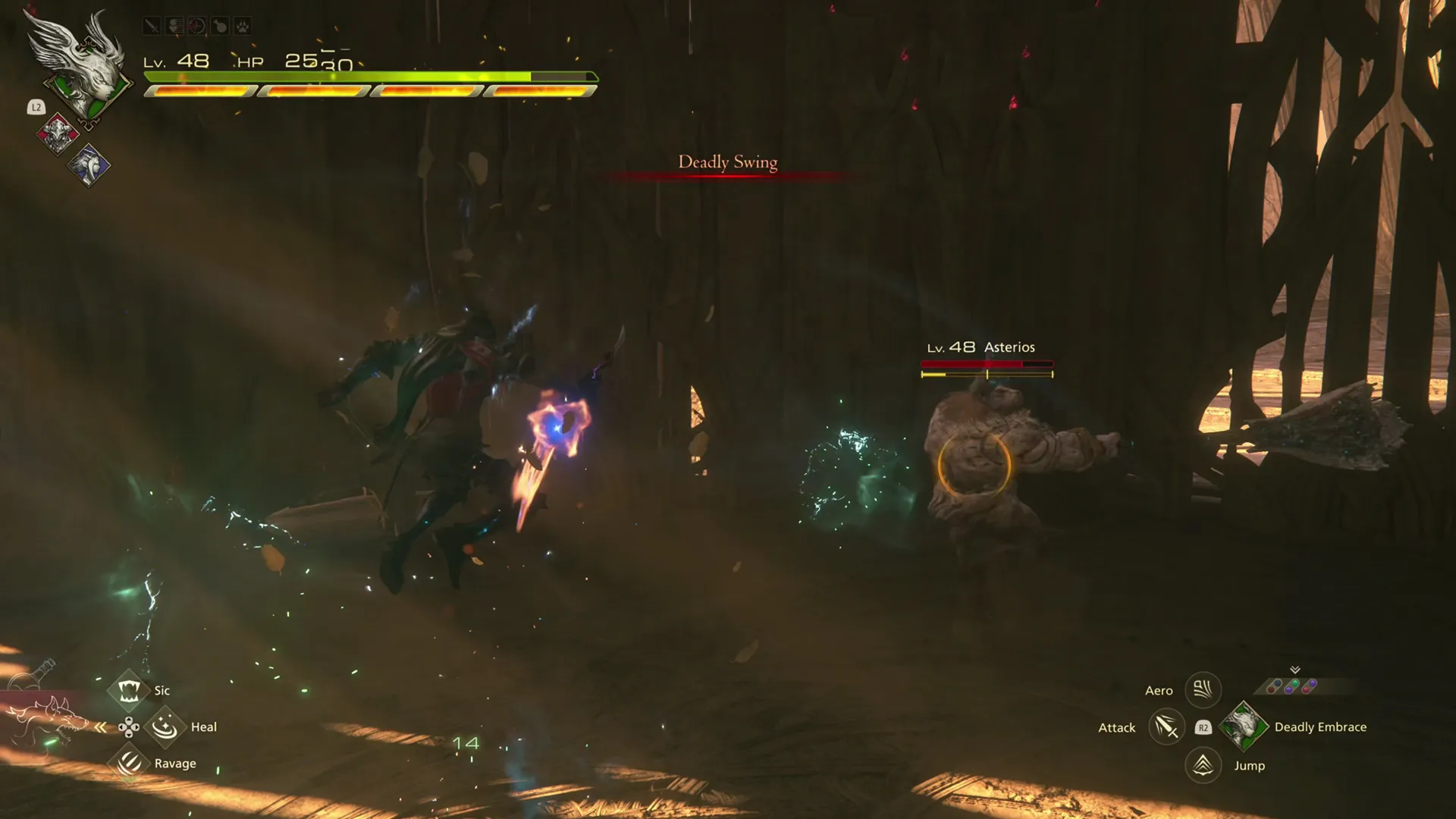Toggle the R2 ability modifier indicator
1456x819 pixels.
click(1203, 727)
